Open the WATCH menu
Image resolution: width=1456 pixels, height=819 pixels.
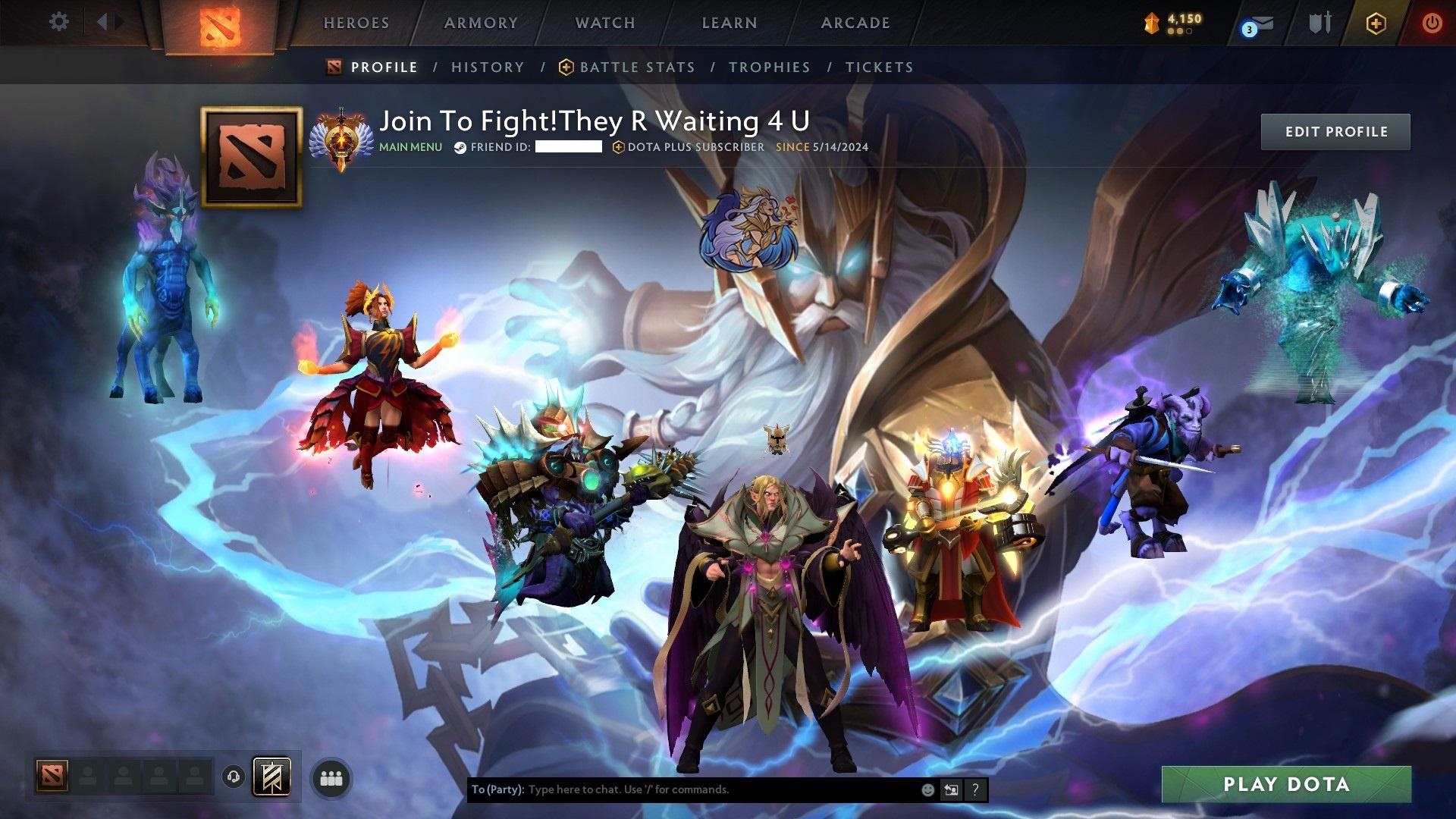tap(604, 23)
